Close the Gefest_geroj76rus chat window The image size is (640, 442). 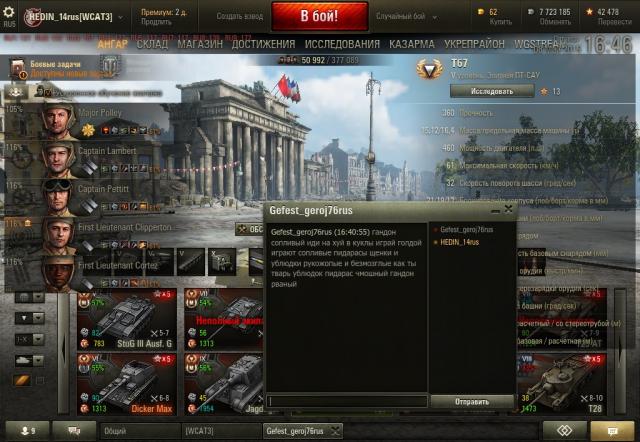pyautogui.click(x=508, y=211)
